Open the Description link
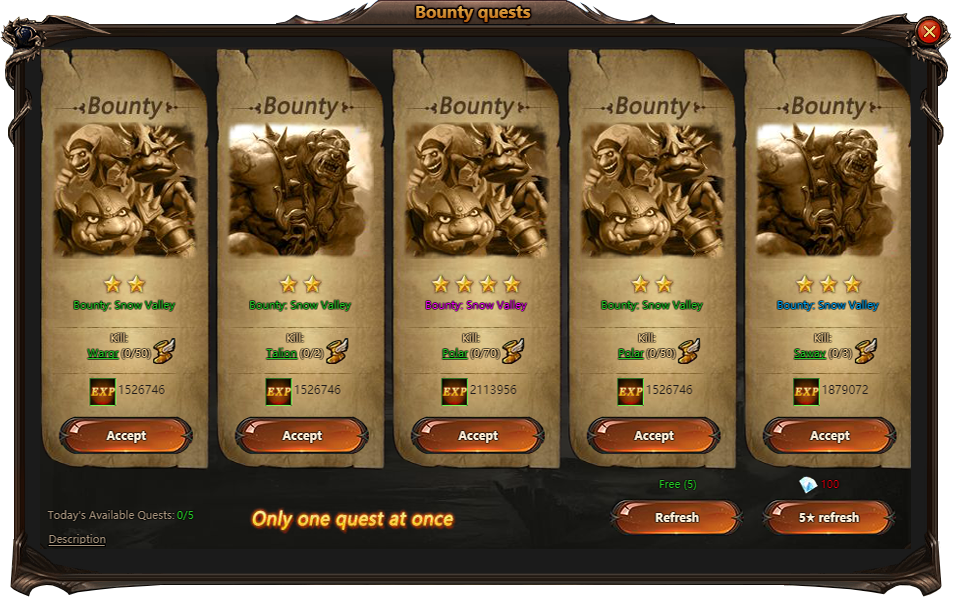This screenshot has height=597, width=954. (x=77, y=539)
